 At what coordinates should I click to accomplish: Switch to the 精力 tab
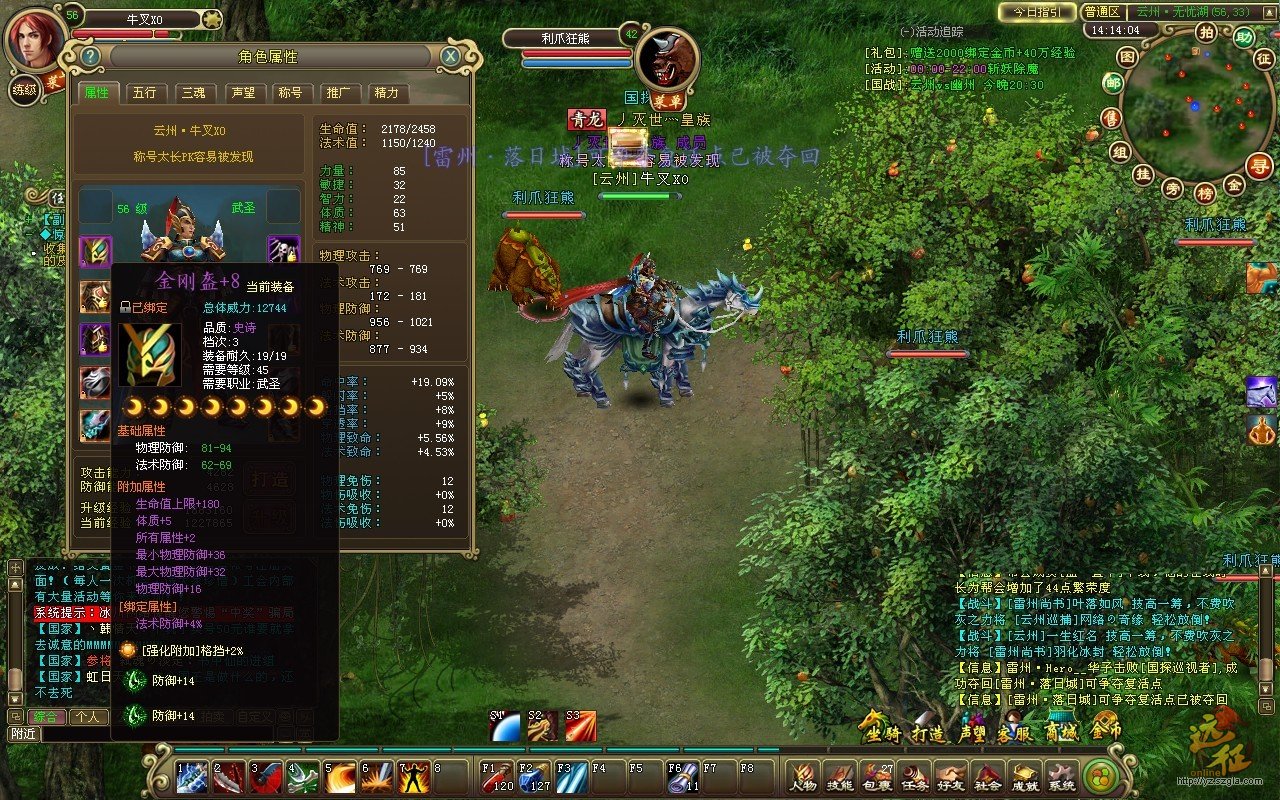point(386,93)
